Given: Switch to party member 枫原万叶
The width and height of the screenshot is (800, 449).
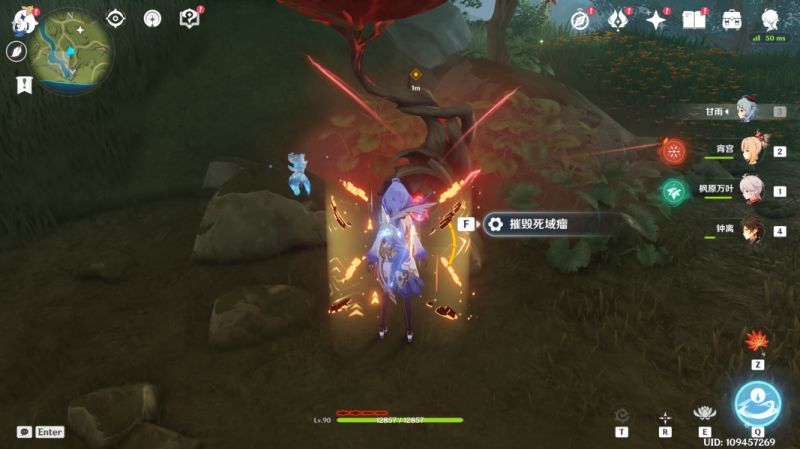Looking at the screenshot, I should [754, 190].
